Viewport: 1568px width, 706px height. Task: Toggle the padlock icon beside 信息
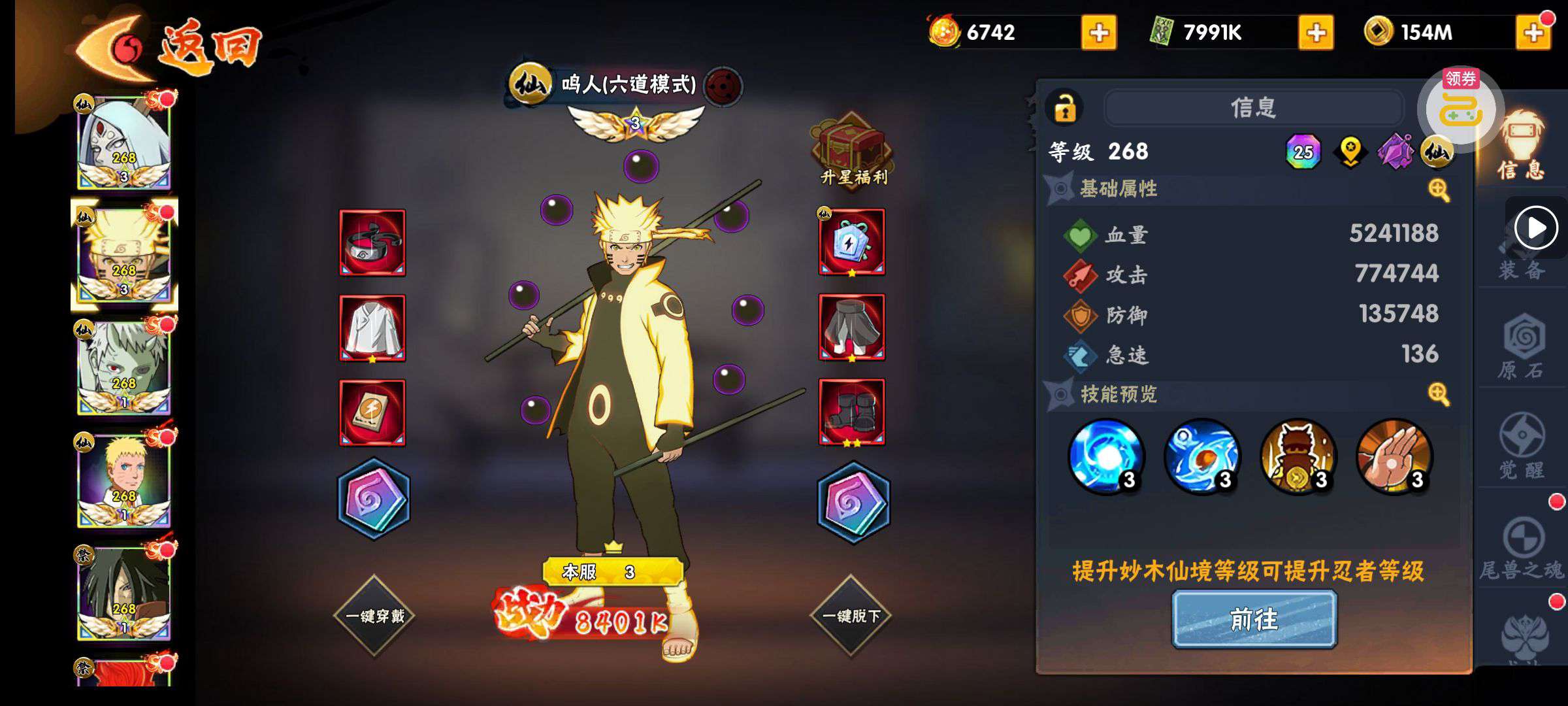1065,108
